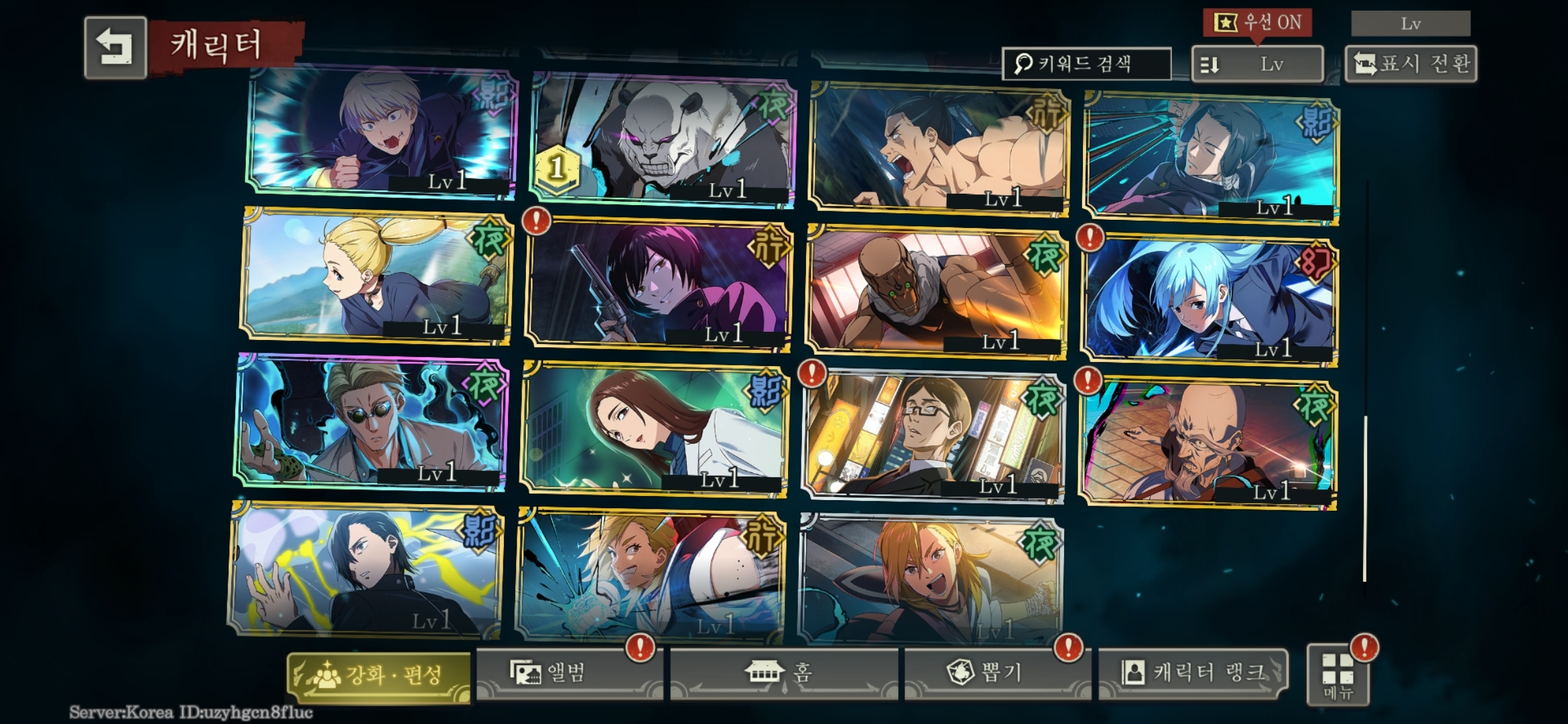Toggle the 우선 ON priority setting
The width and height of the screenshot is (1568, 724).
1257,23
